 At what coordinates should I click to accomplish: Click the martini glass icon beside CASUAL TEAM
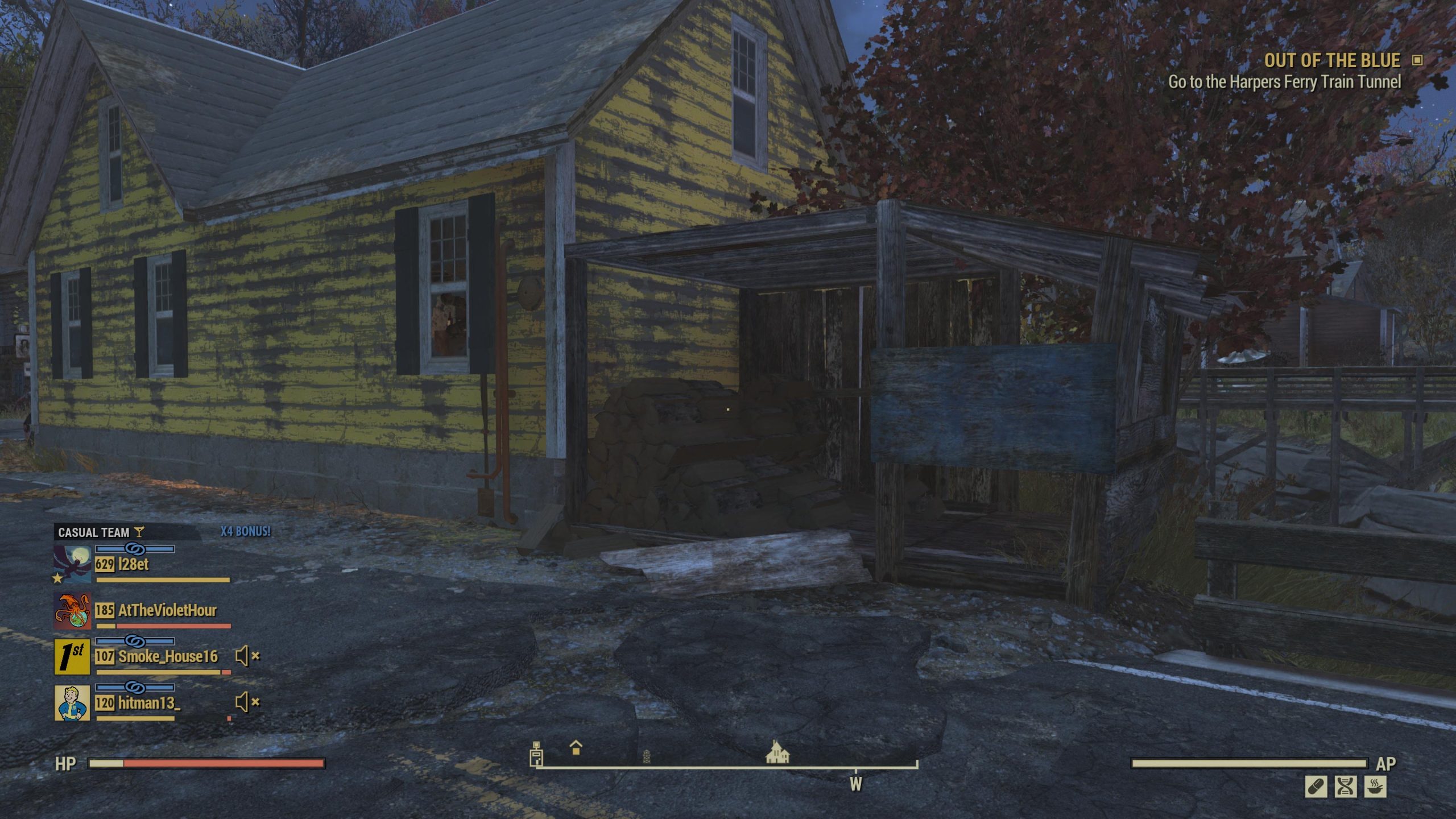tap(139, 532)
